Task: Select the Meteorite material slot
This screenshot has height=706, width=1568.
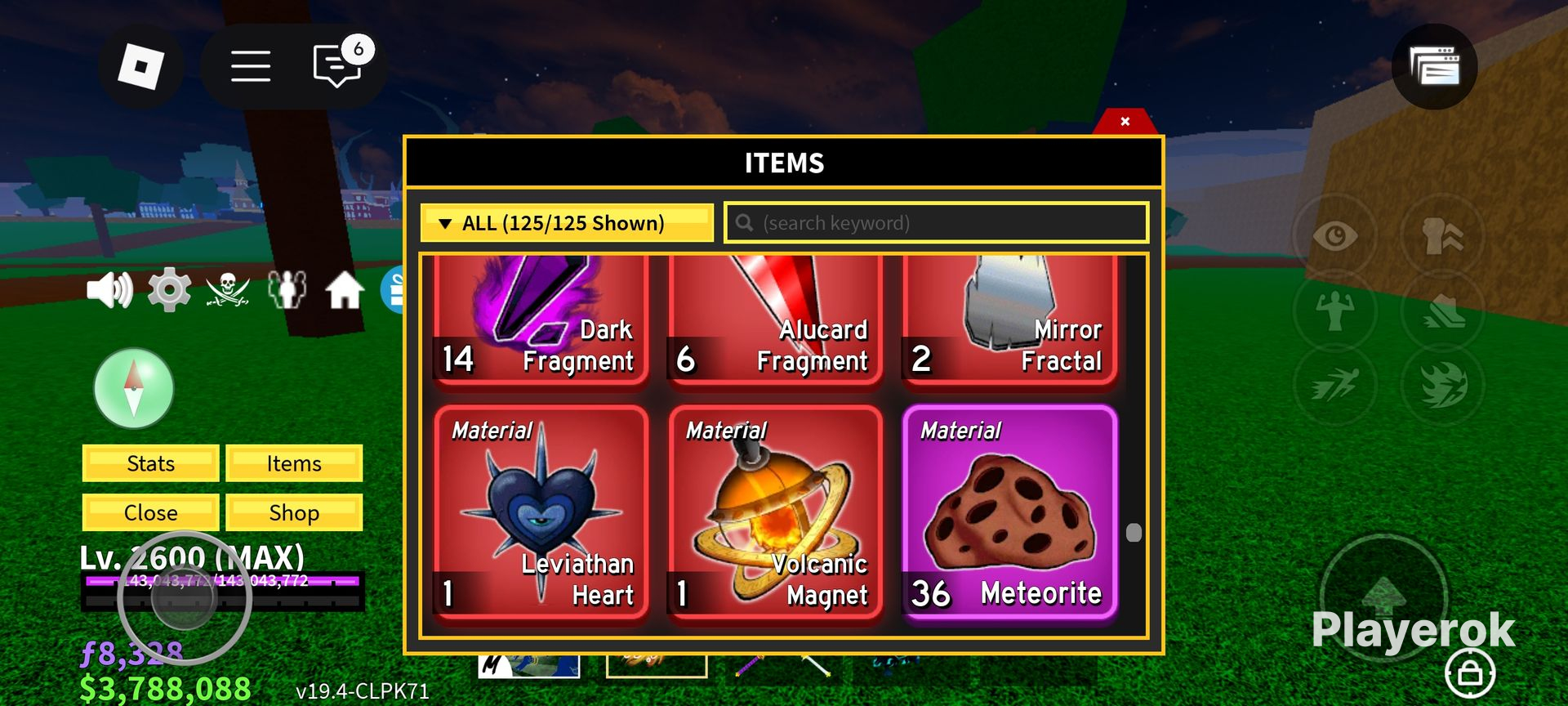Action: [1009, 512]
